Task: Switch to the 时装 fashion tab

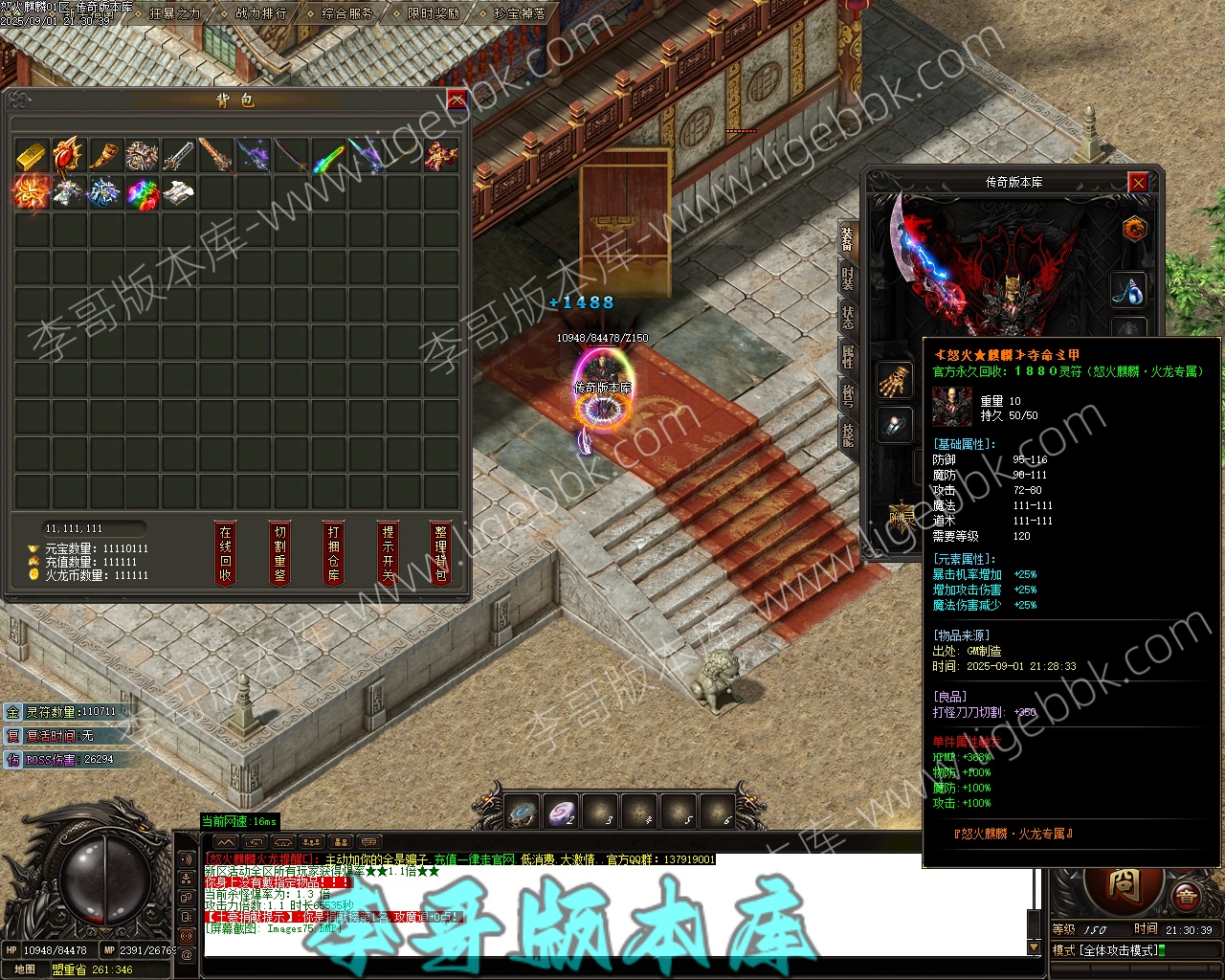Action: (848, 278)
